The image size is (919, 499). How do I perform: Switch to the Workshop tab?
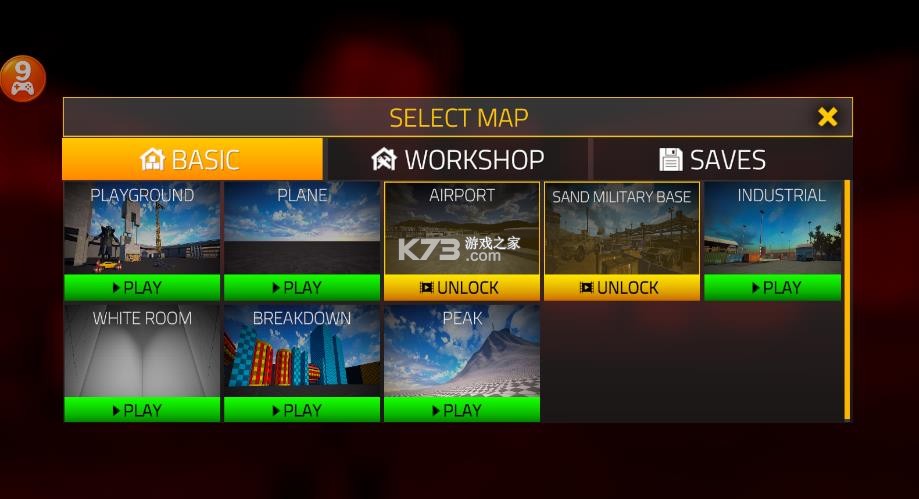[458, 159]
